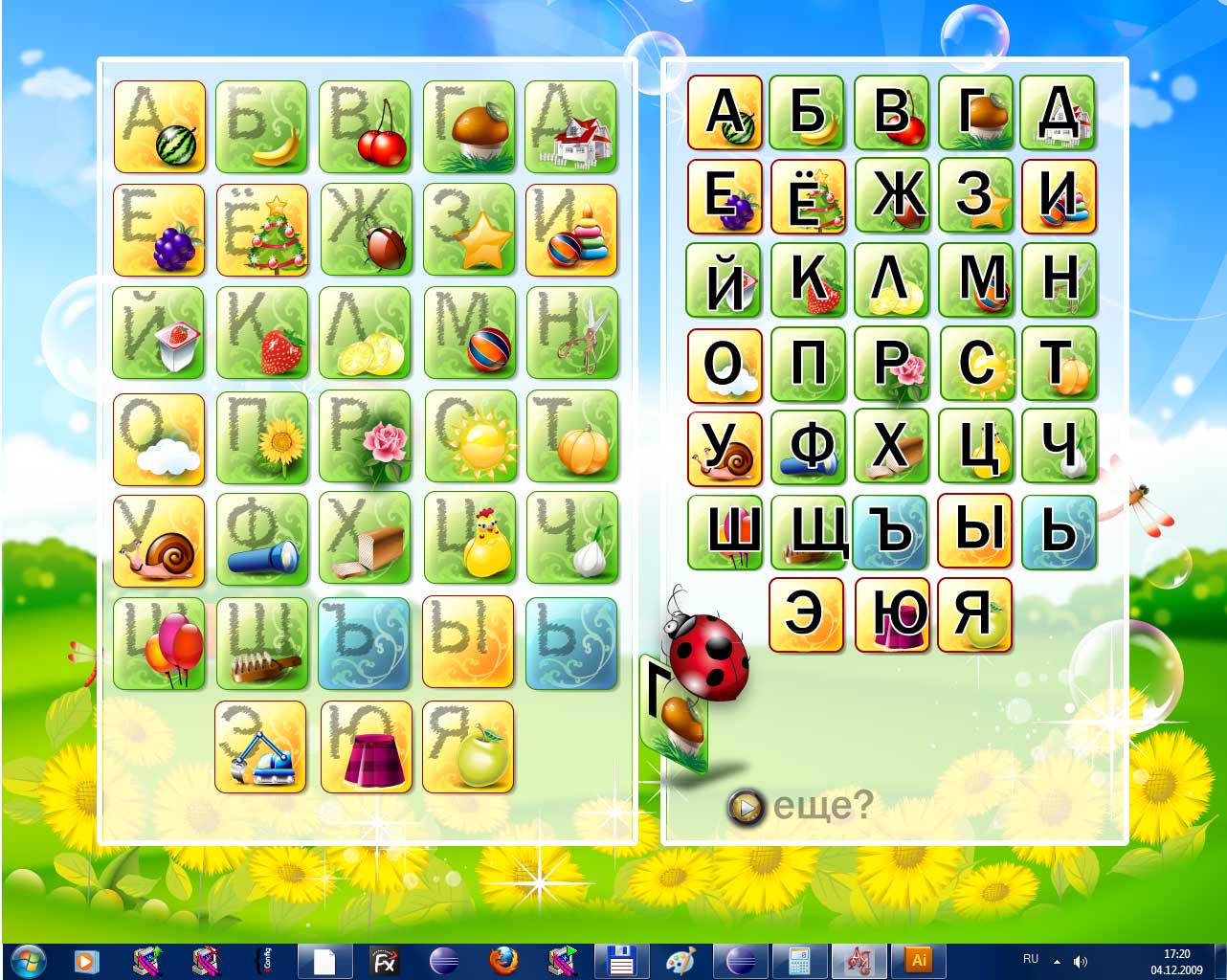Select the bold black letter Ю tile
1227x980 pixels.
coord(891,614)
